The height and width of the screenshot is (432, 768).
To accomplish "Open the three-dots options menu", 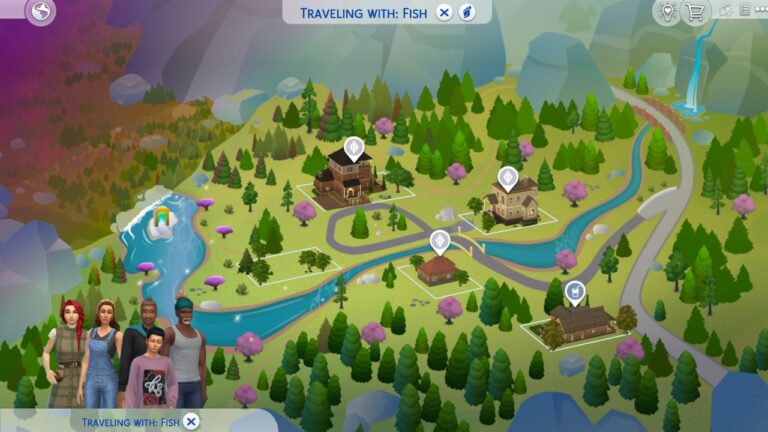I will coord(760,10).
